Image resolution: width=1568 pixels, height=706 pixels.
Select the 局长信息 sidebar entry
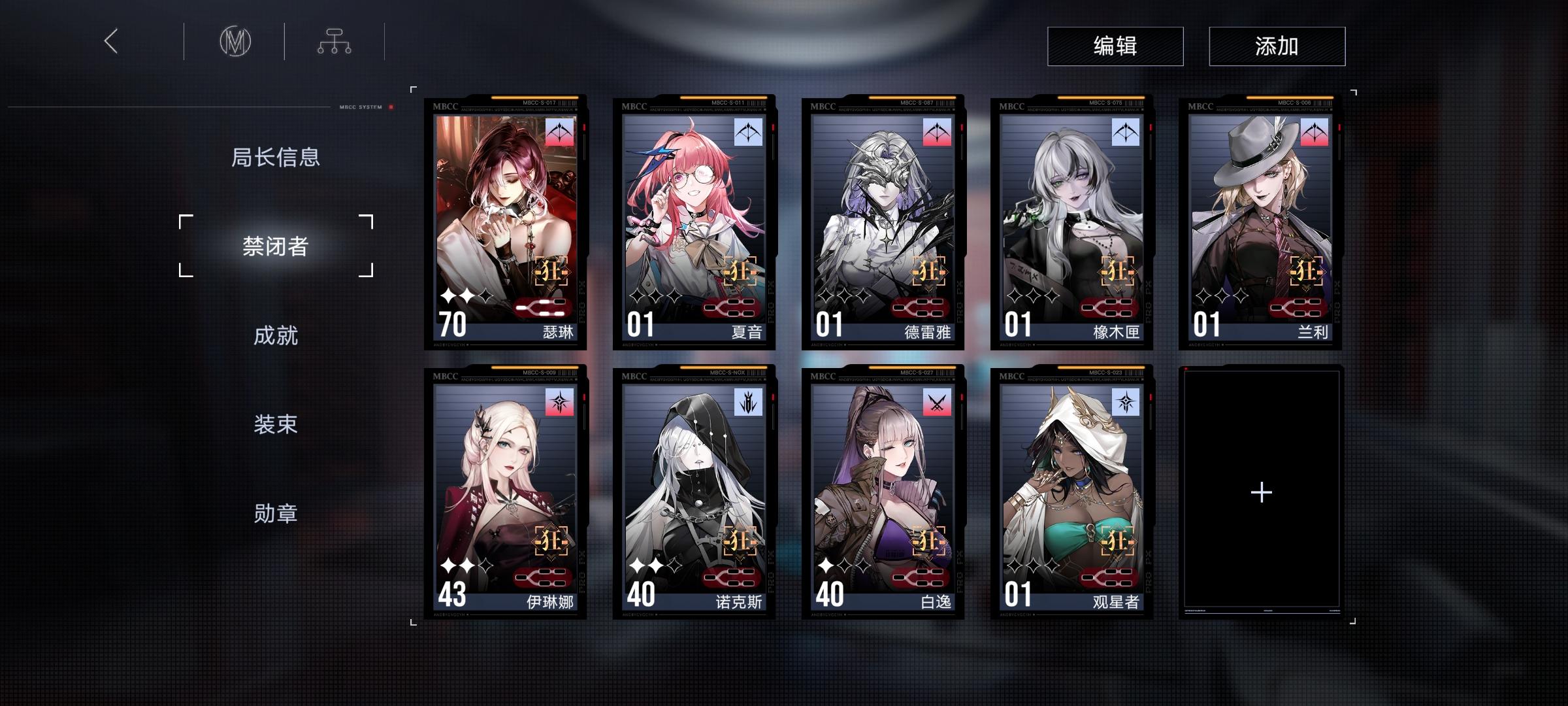tap(277, 157)
